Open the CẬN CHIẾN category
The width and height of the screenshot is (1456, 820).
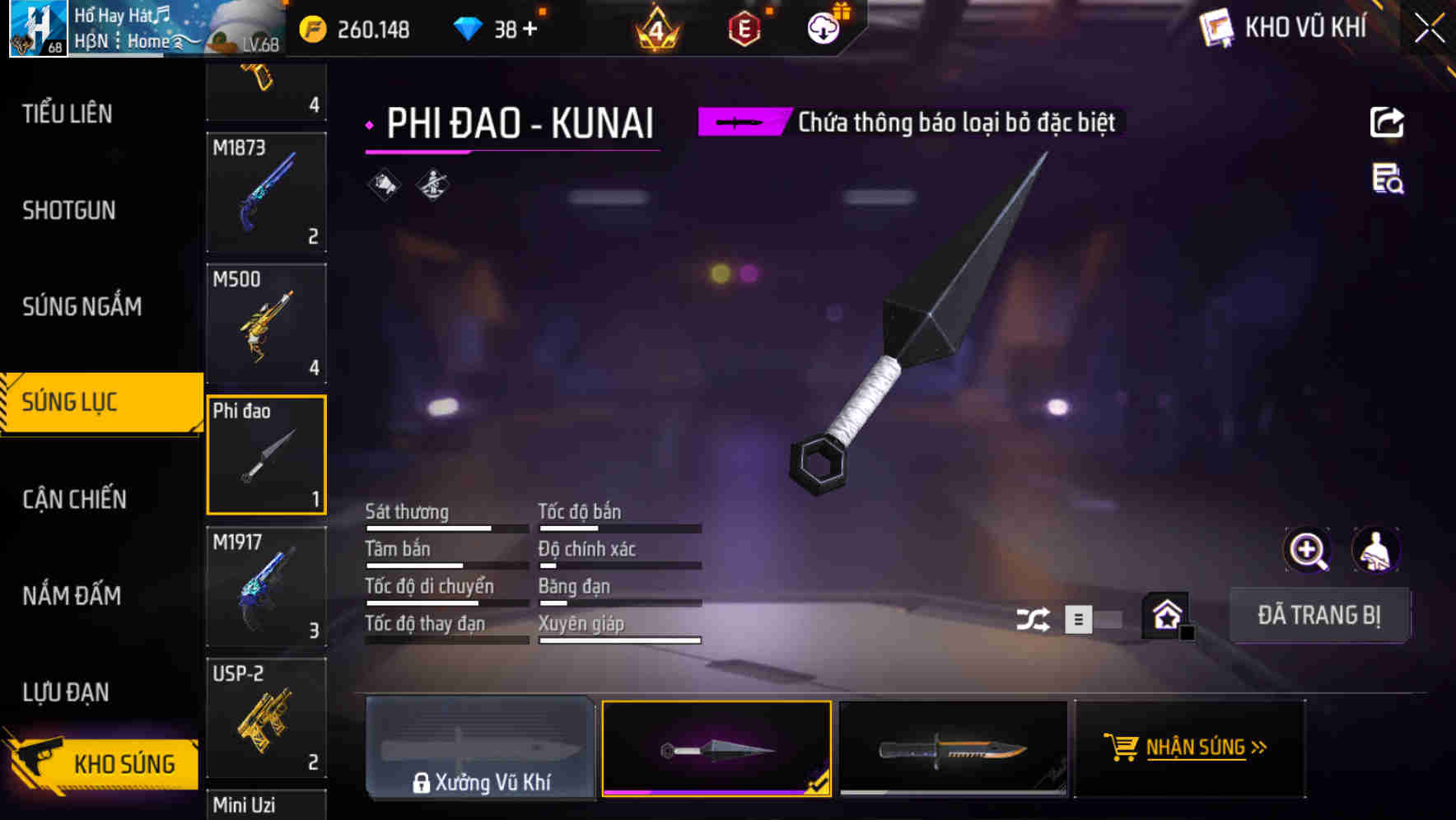pos(72,499)
